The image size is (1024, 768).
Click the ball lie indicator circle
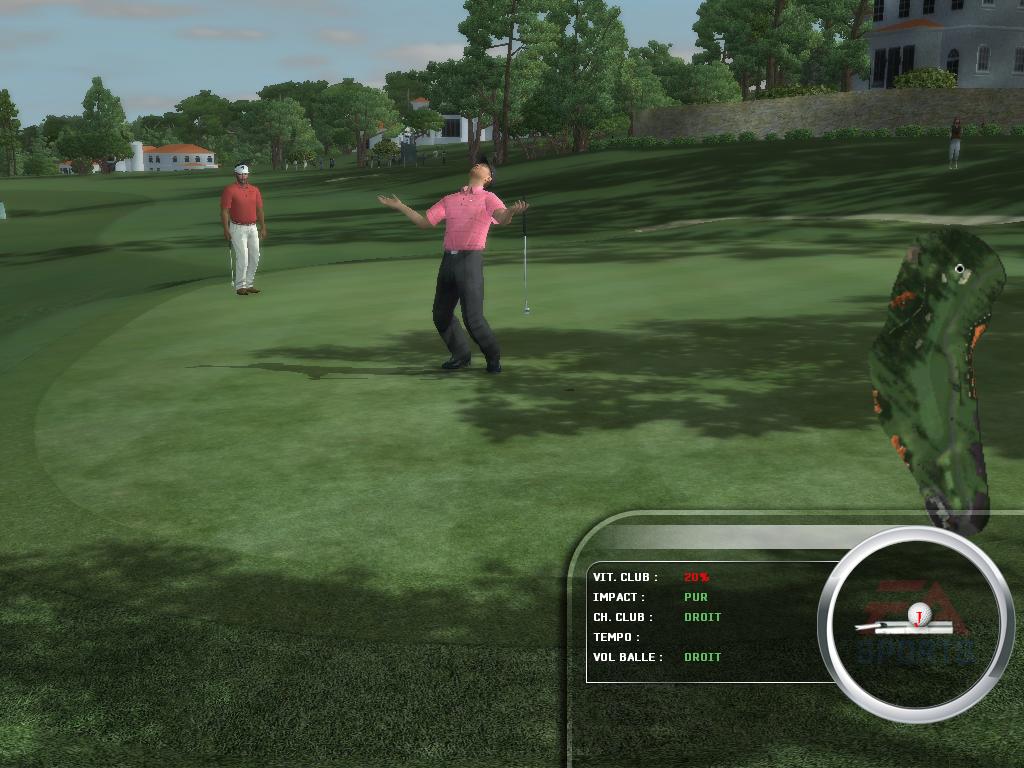[910, 624]
